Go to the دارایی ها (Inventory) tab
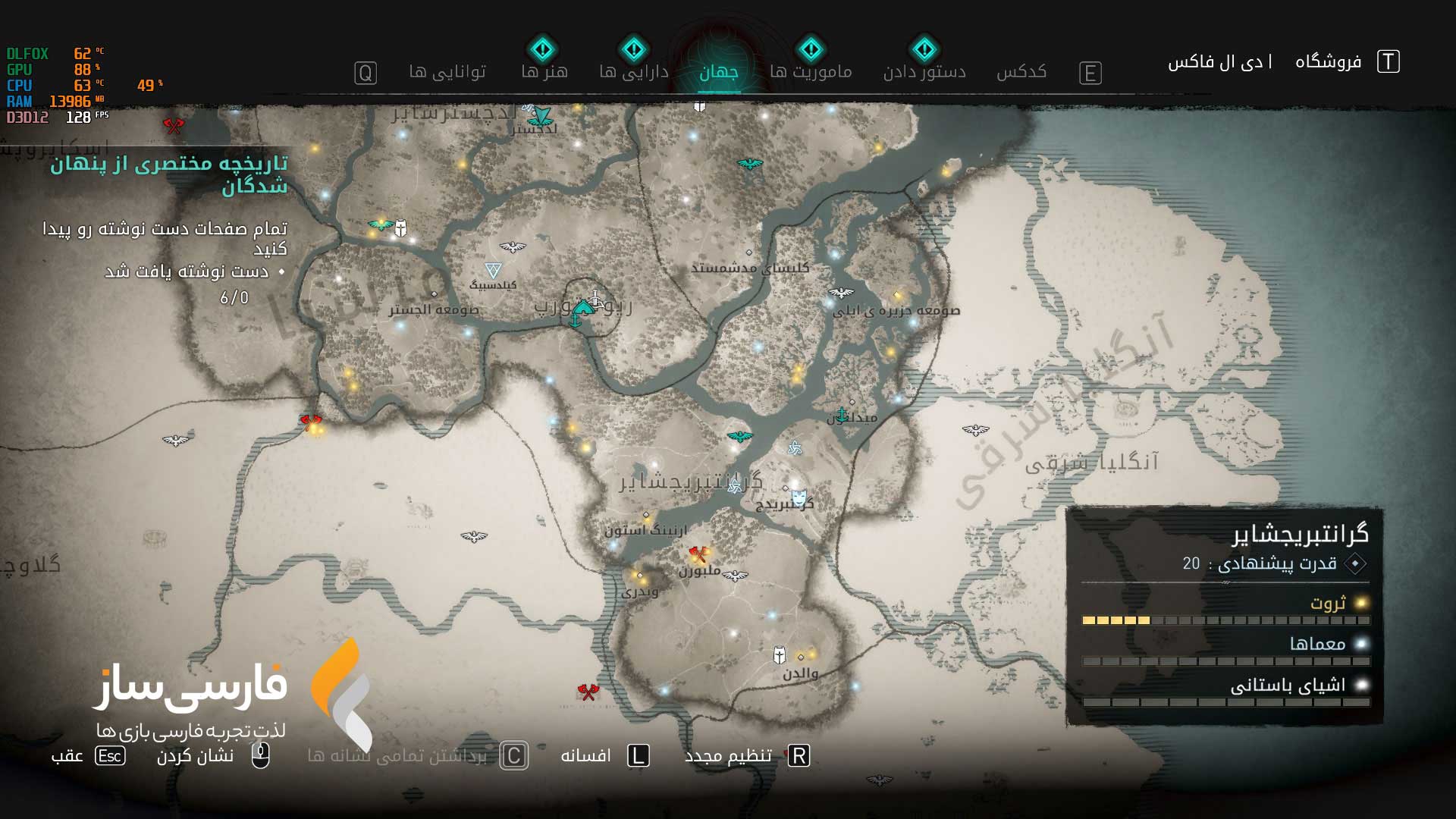Viewport: 1456px width, 819px height. click(633, 72)
